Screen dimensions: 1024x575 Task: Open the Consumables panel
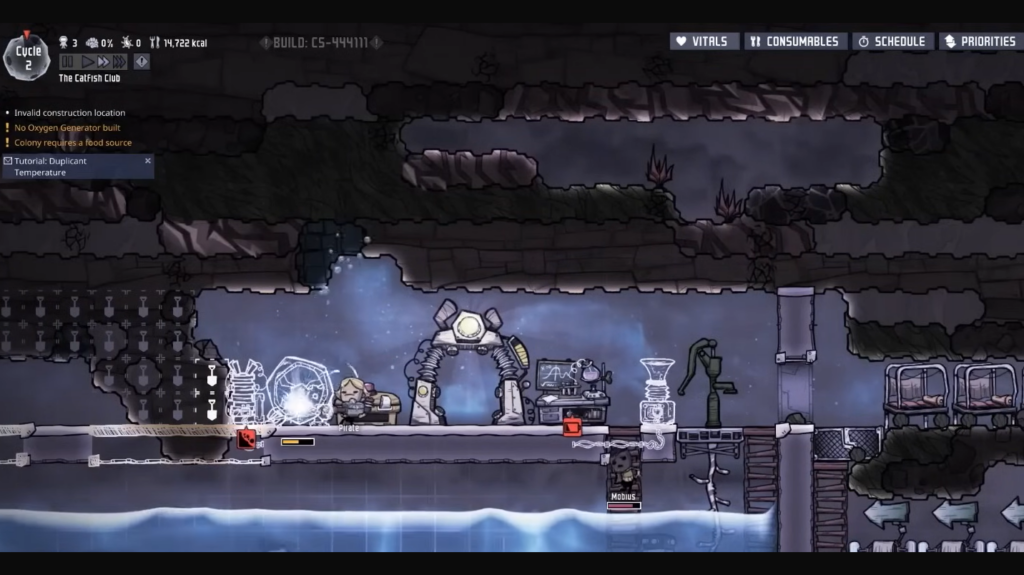[796, 42]
